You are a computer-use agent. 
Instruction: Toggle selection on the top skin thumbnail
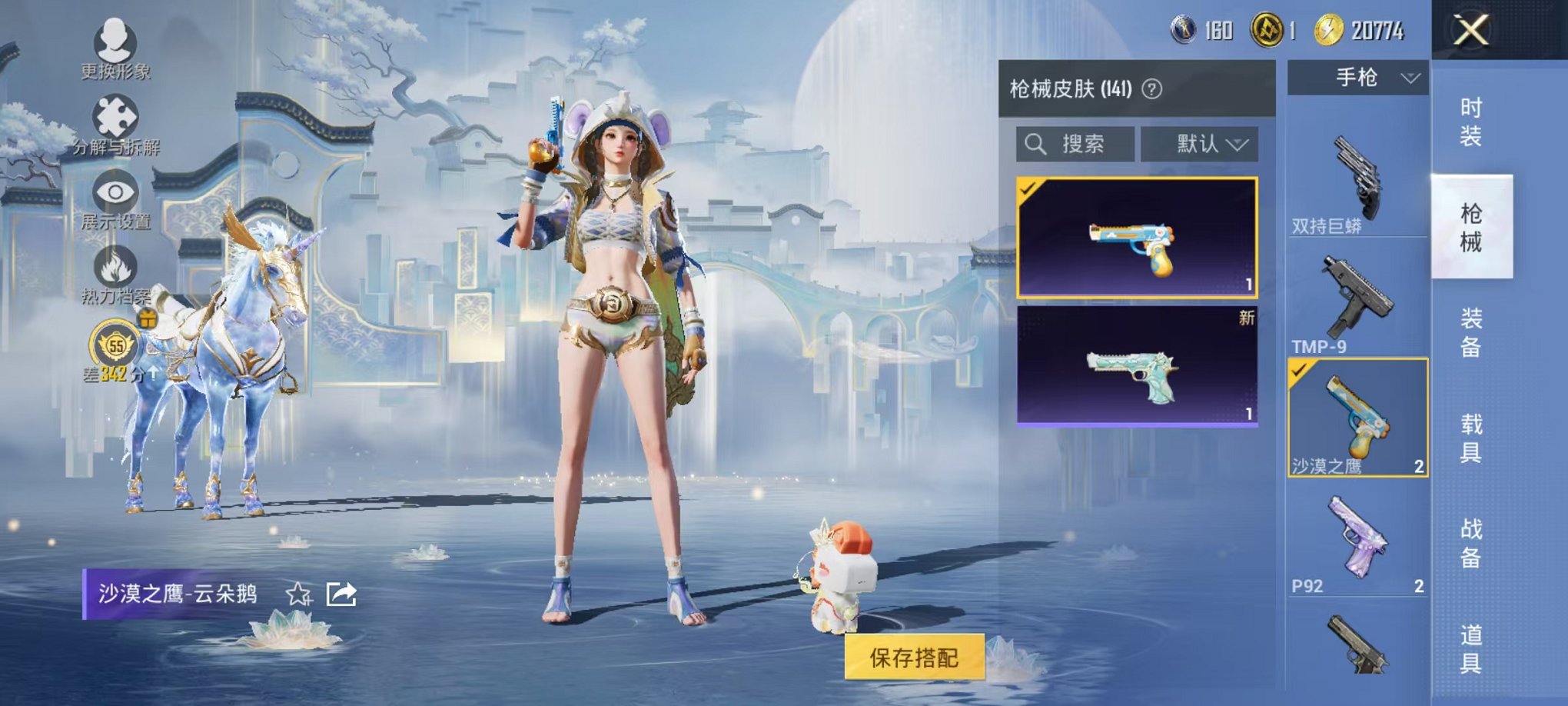click(x=1028, y=188)
